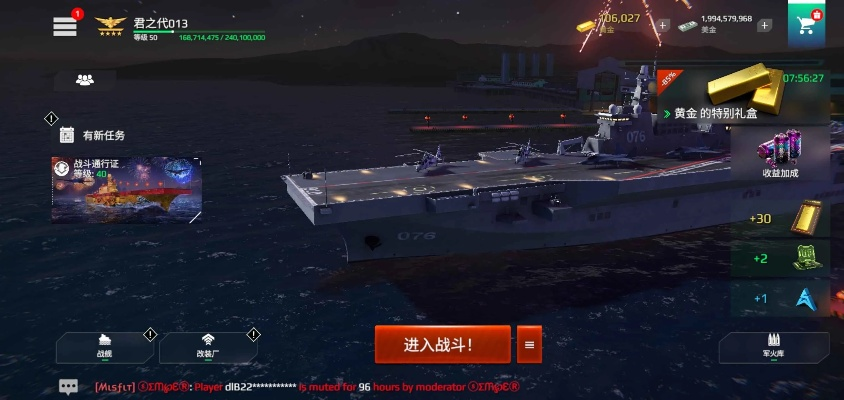This screenshot has height=400, width=844.
Task: Open the 战舰 warships menu
Action: point(105,346)
